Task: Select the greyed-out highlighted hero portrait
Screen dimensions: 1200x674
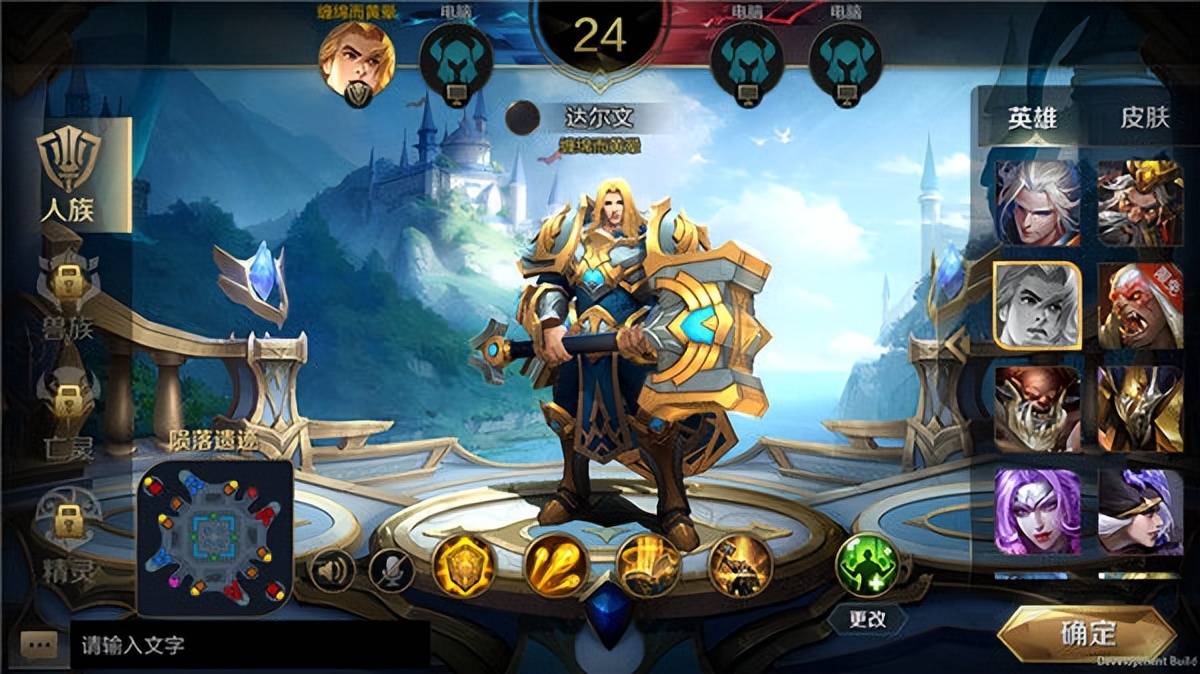Action: [x=1037, y=306]
